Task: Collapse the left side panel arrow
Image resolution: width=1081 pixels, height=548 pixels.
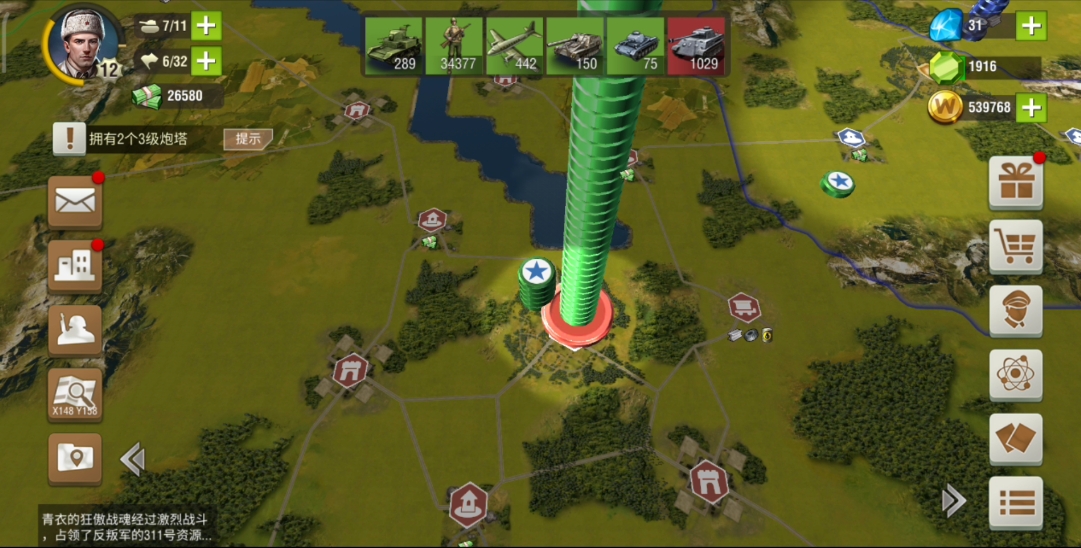Action: click(132, 459)
